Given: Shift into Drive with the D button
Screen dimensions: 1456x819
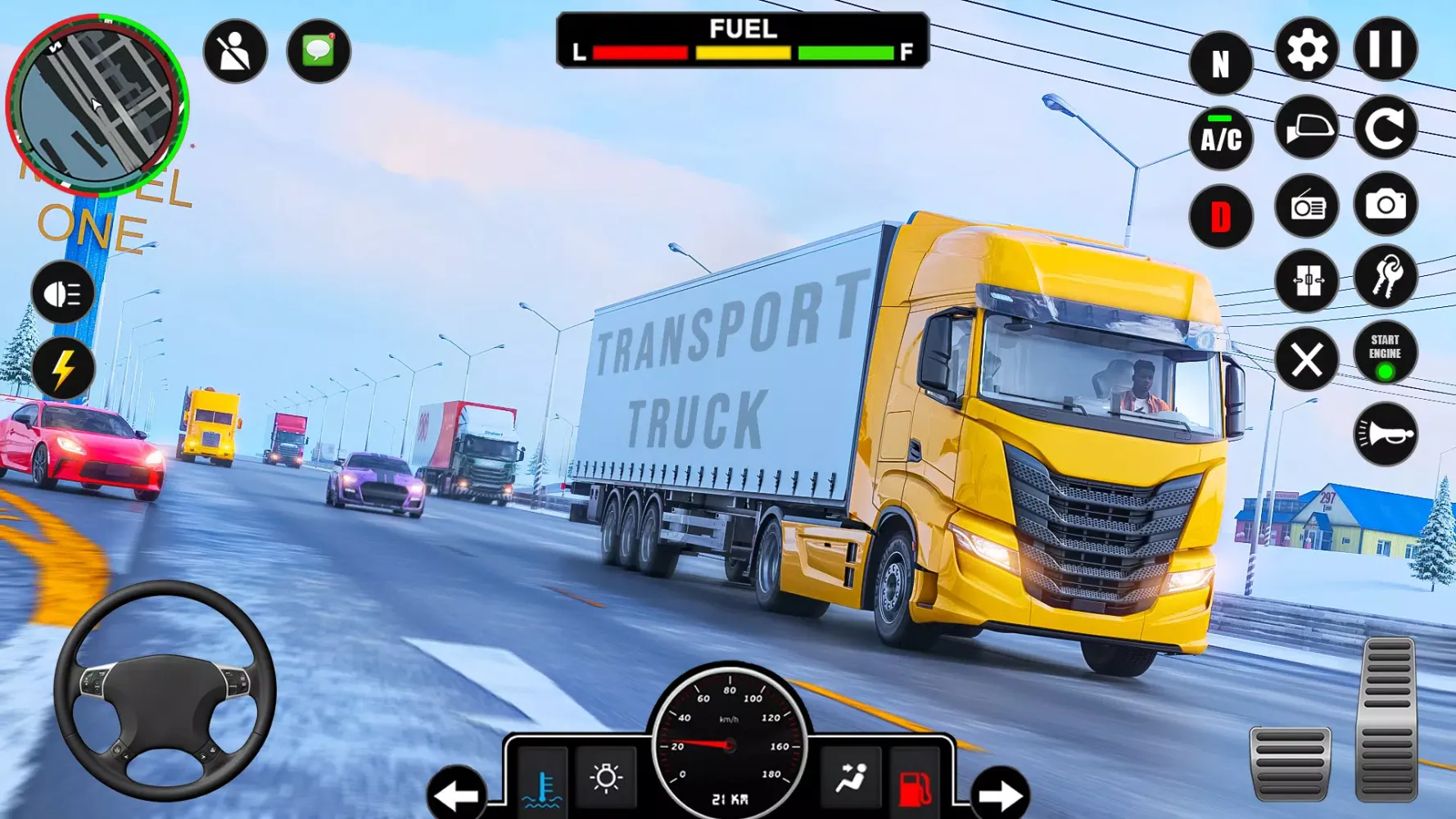Looking at the screenshot, I should point(1219,216).
